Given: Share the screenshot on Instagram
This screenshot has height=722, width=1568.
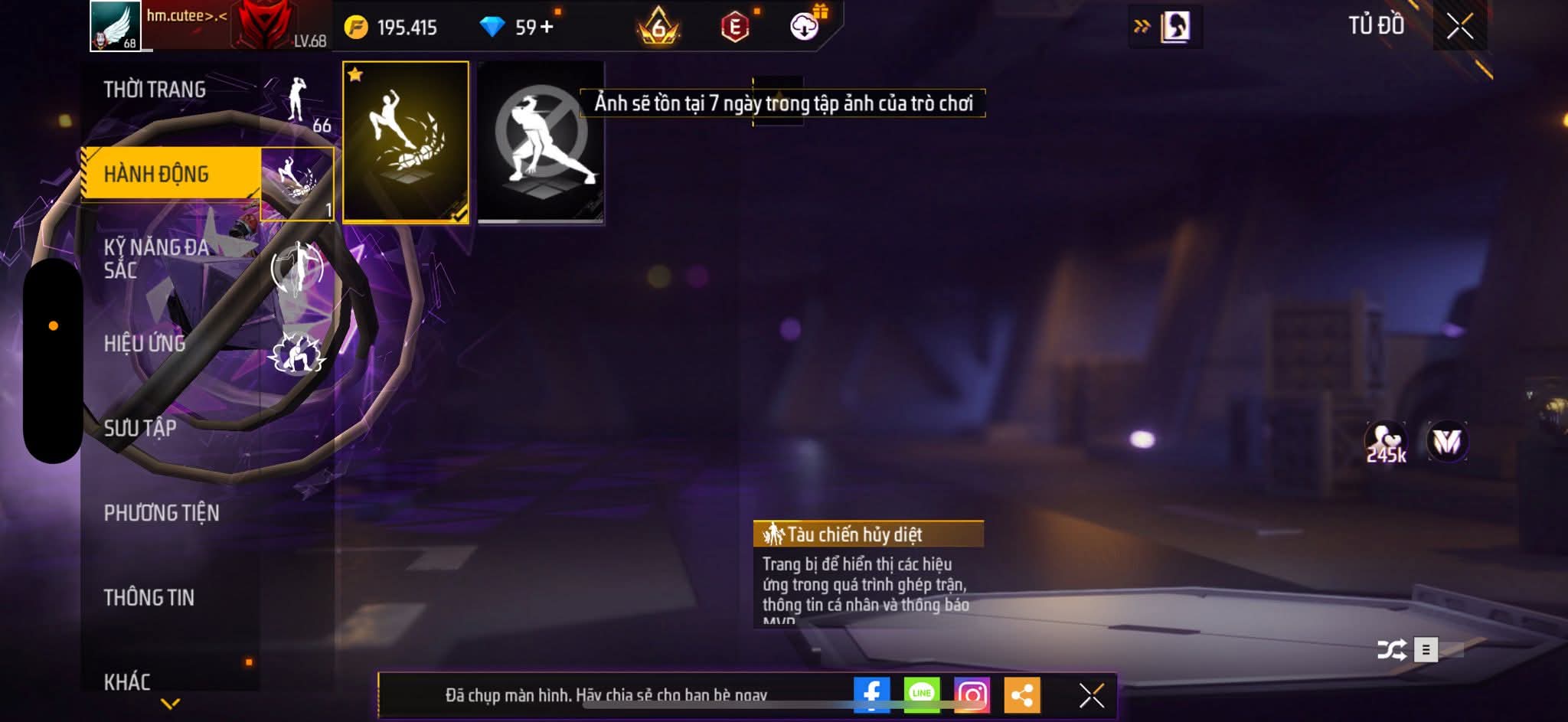Looking at the screenshot, I should coord(972,695).
